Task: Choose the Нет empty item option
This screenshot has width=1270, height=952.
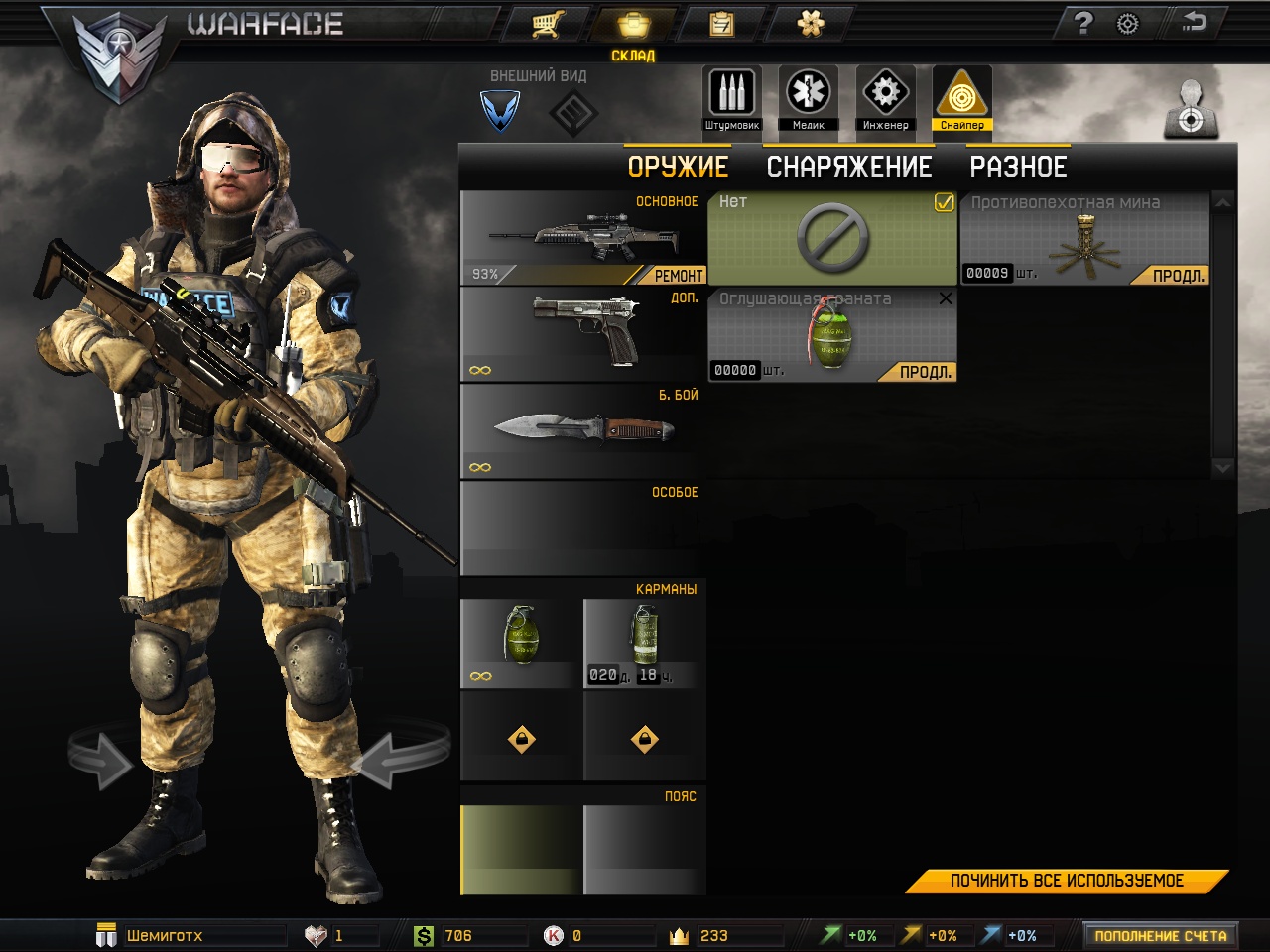Action: 832,239
